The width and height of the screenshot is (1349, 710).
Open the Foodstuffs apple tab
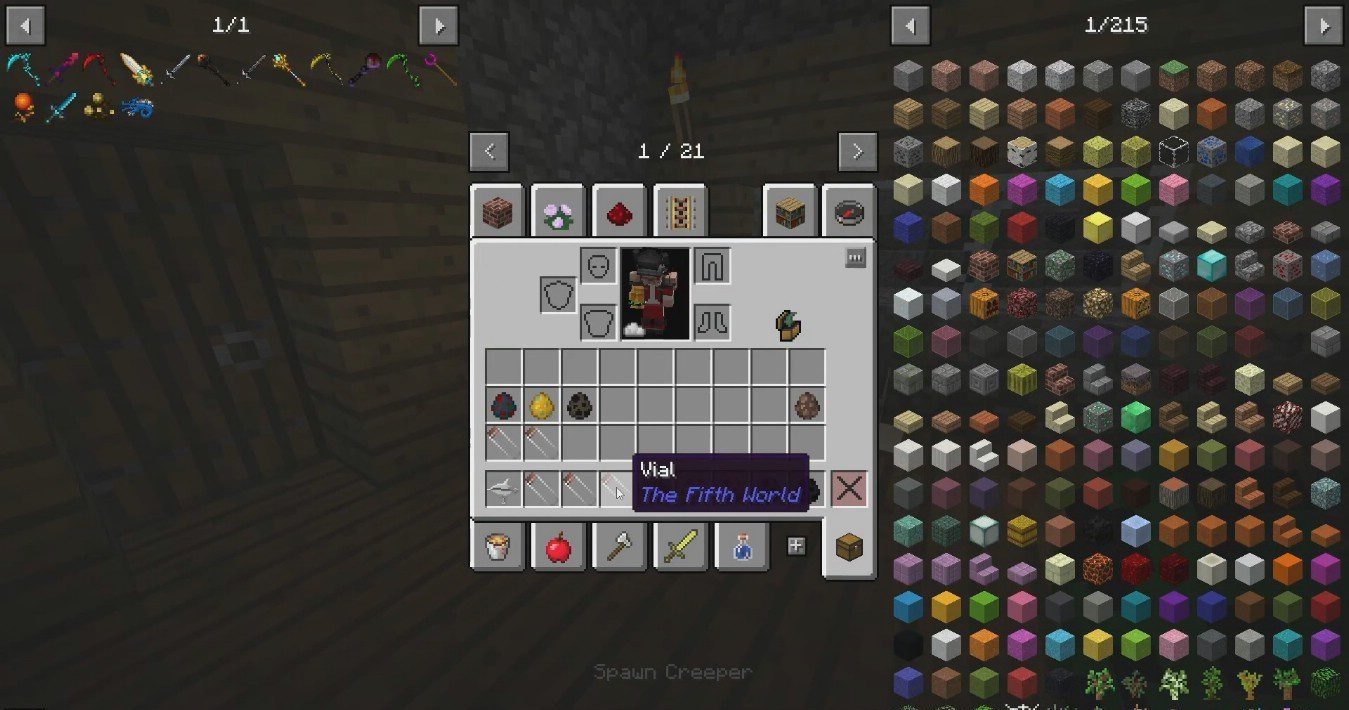(558, 547)
